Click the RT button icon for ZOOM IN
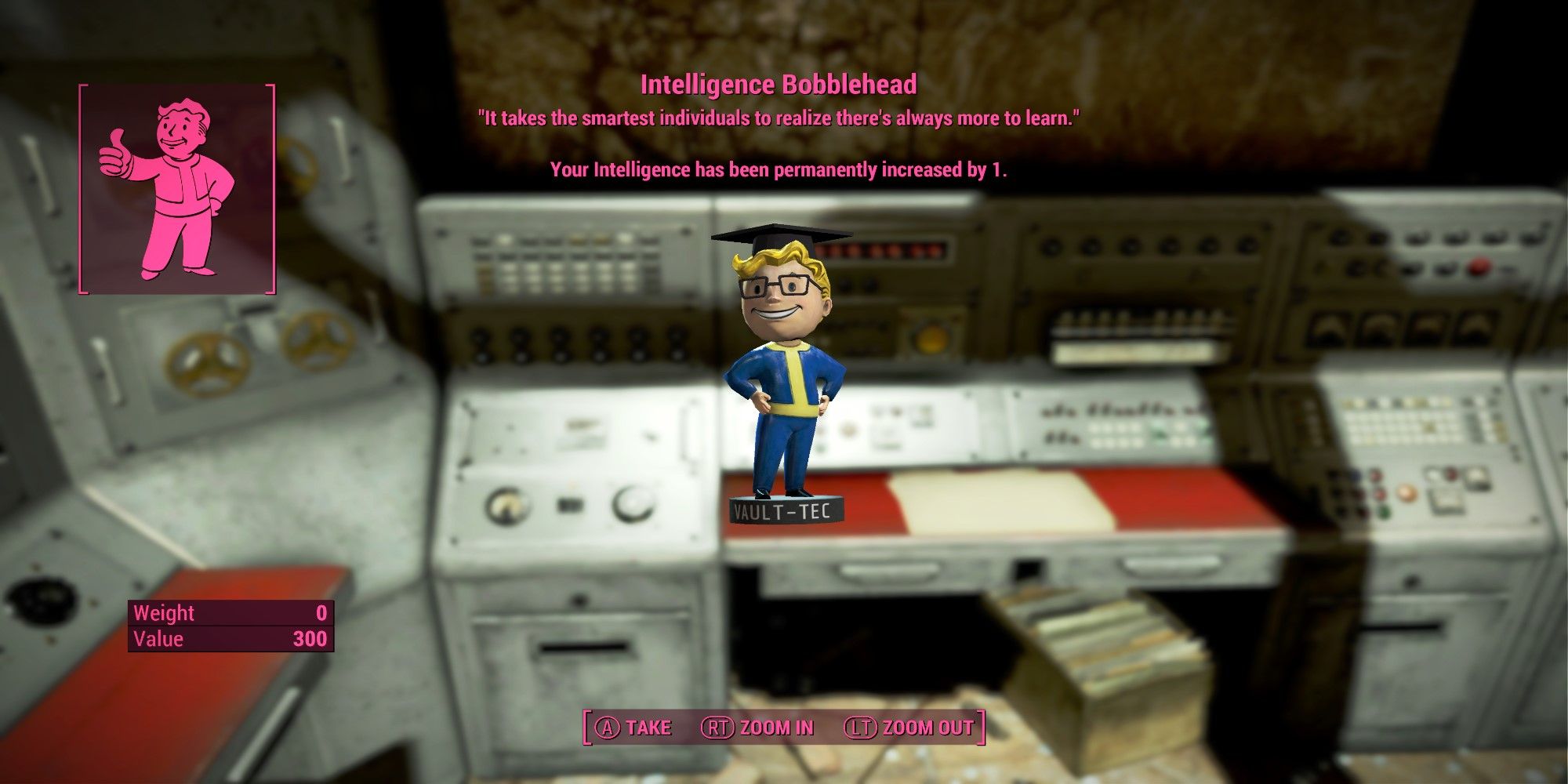1568x784 pixels. tap(718, 727)
